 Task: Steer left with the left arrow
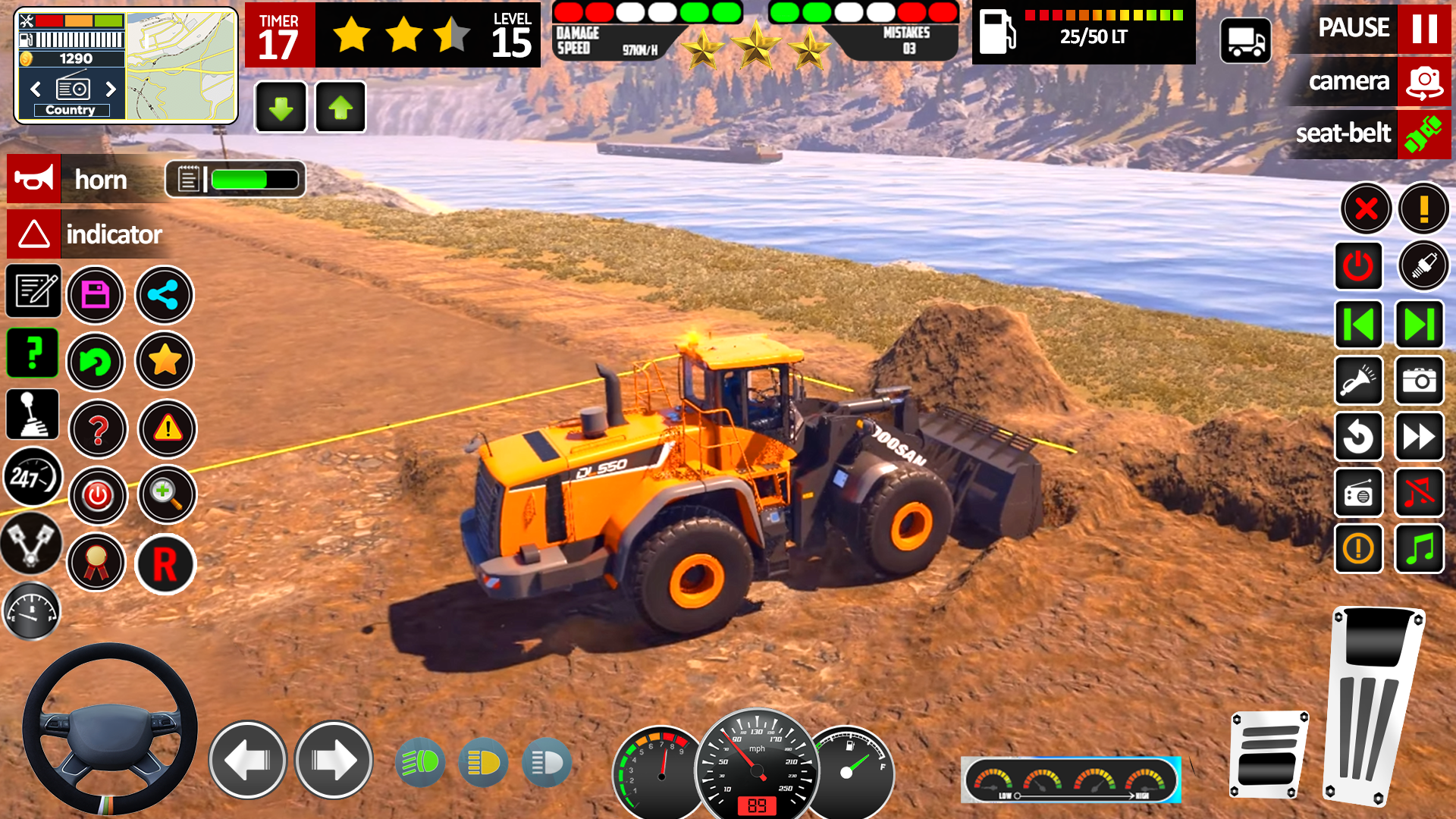[247, 760]
